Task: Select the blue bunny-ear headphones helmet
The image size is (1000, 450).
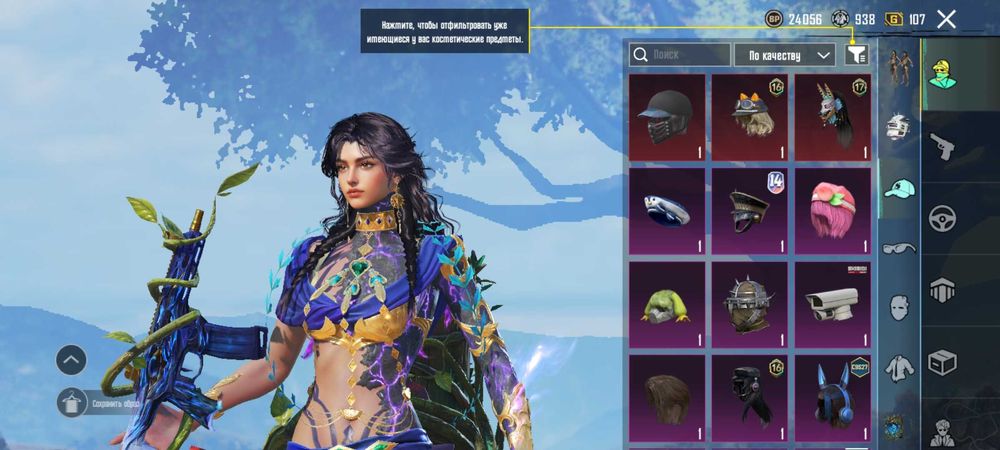Action: coord(832,397)
